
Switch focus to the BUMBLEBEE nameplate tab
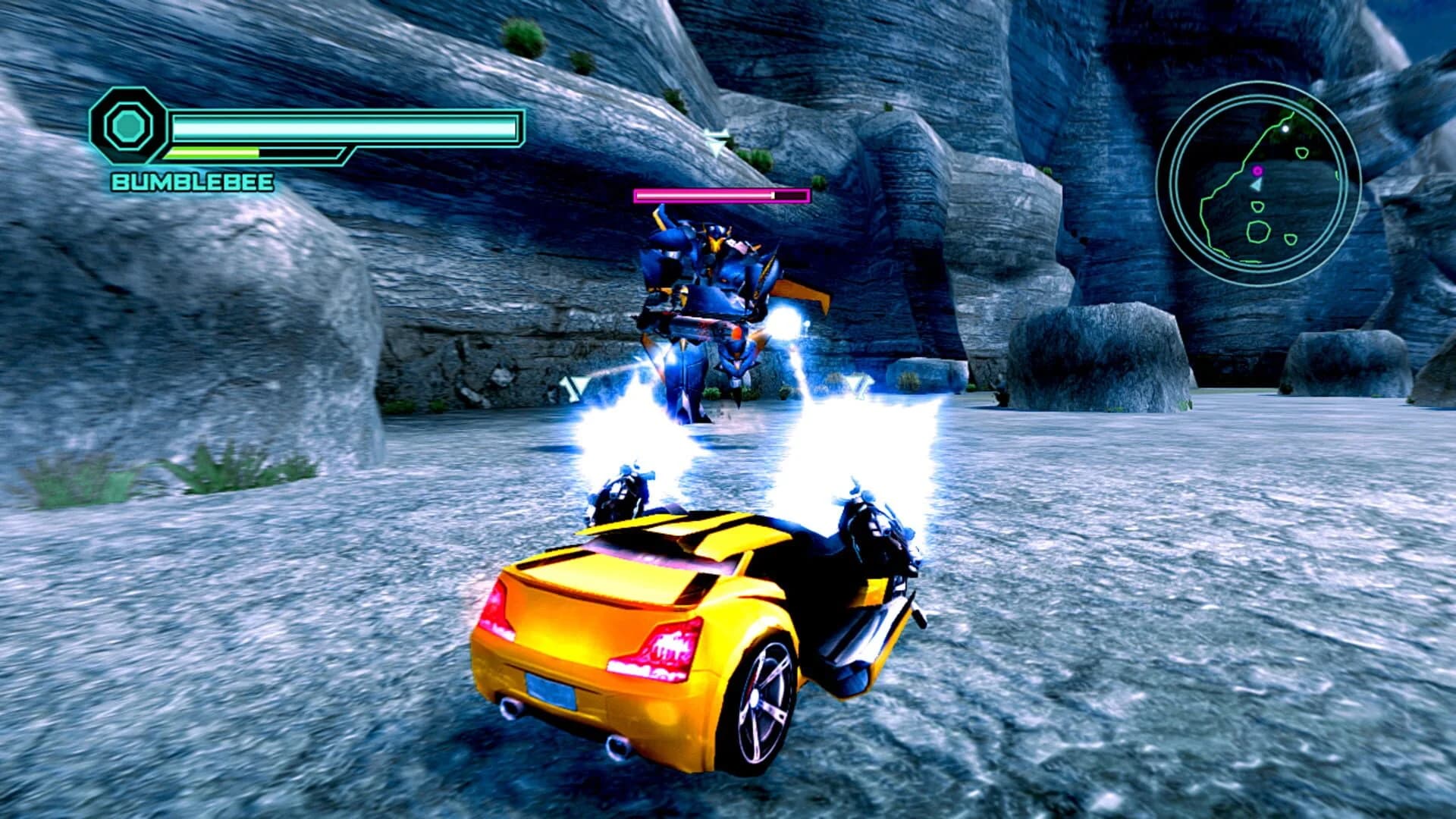pos(193,182)
